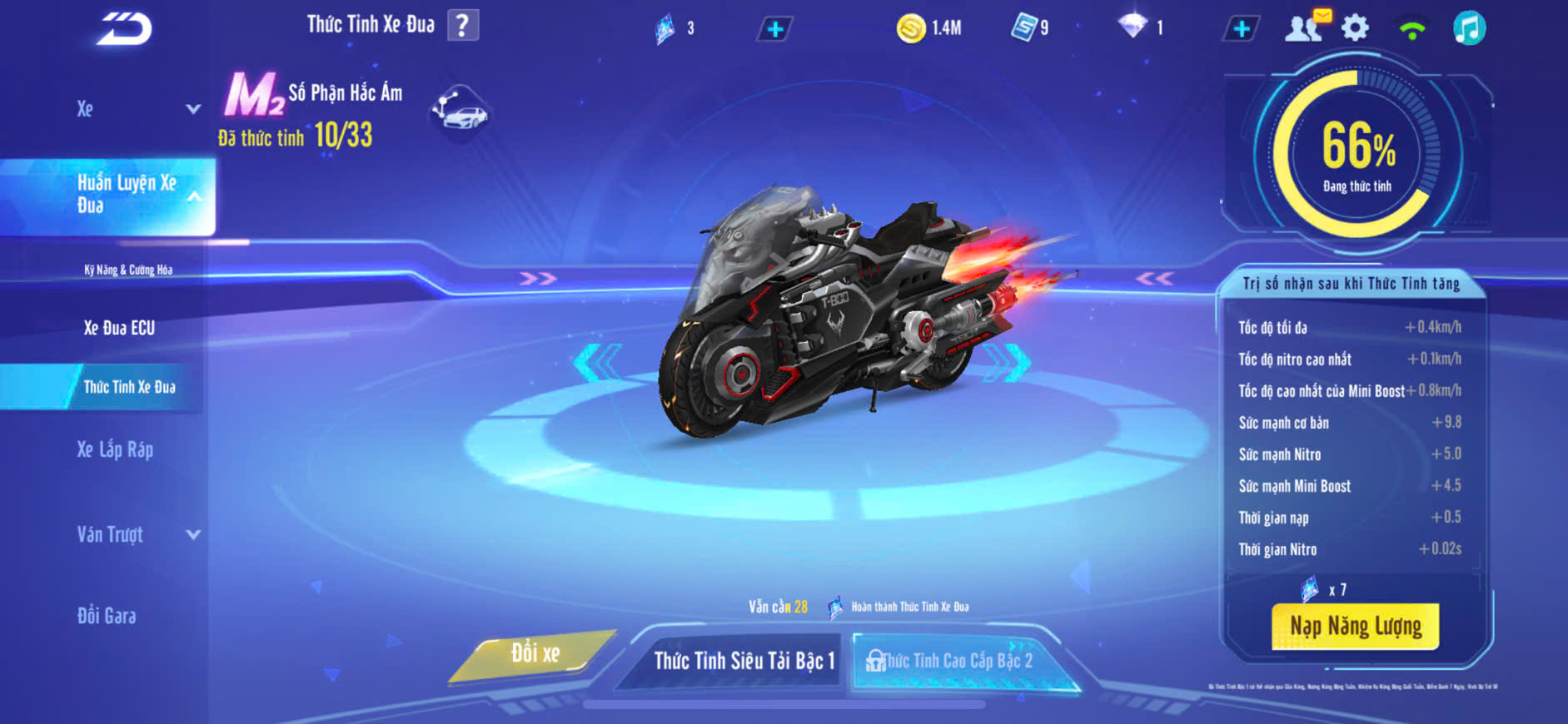The image size is (1568, 724).
Task: Toggle the music note icon
Action: (x=1469, y=28)
